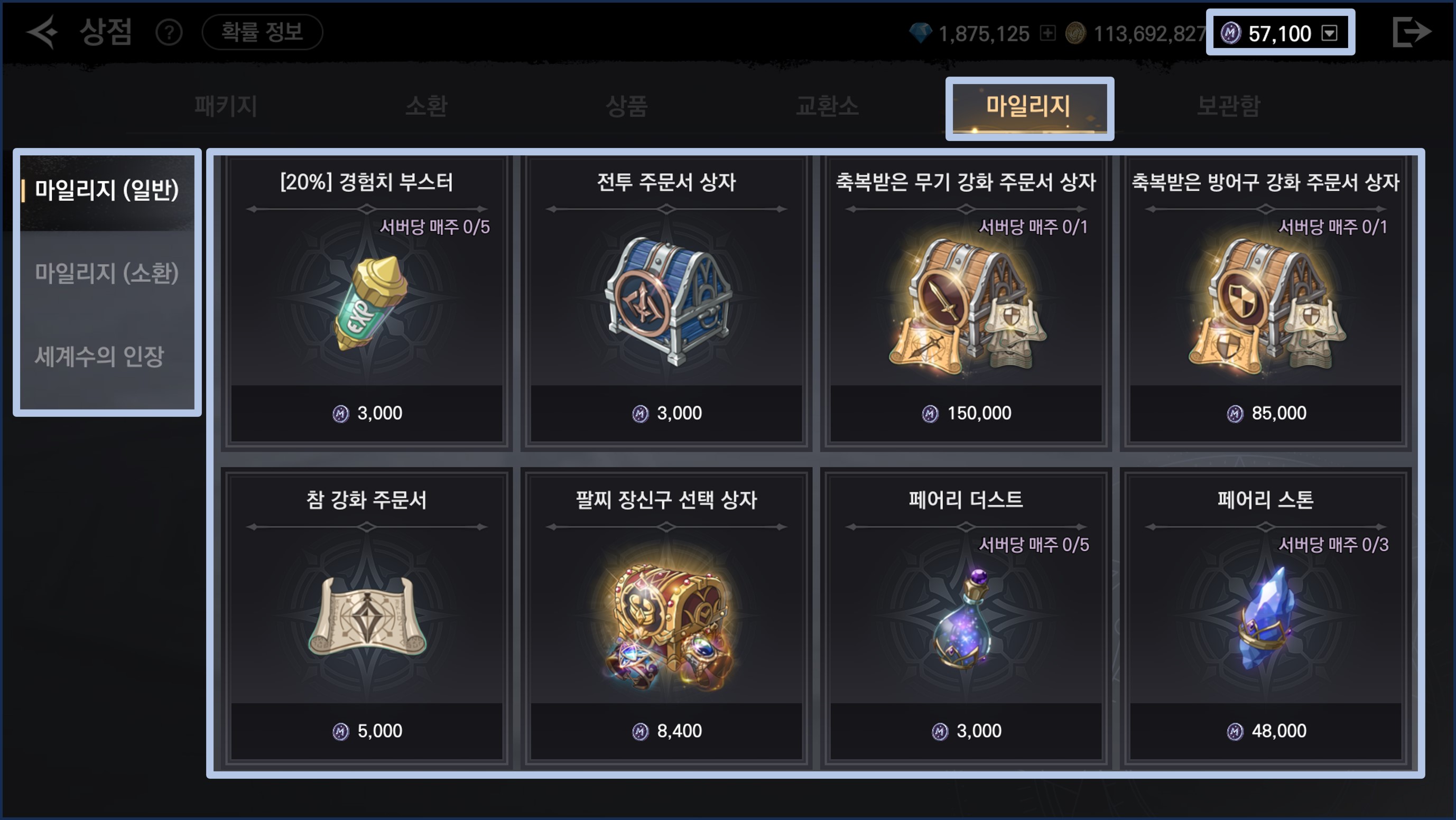Image resolution: width=1456 pixels, height=820 pixels.
Task: Go to the 교환소 tab
Action: (827, 106)
